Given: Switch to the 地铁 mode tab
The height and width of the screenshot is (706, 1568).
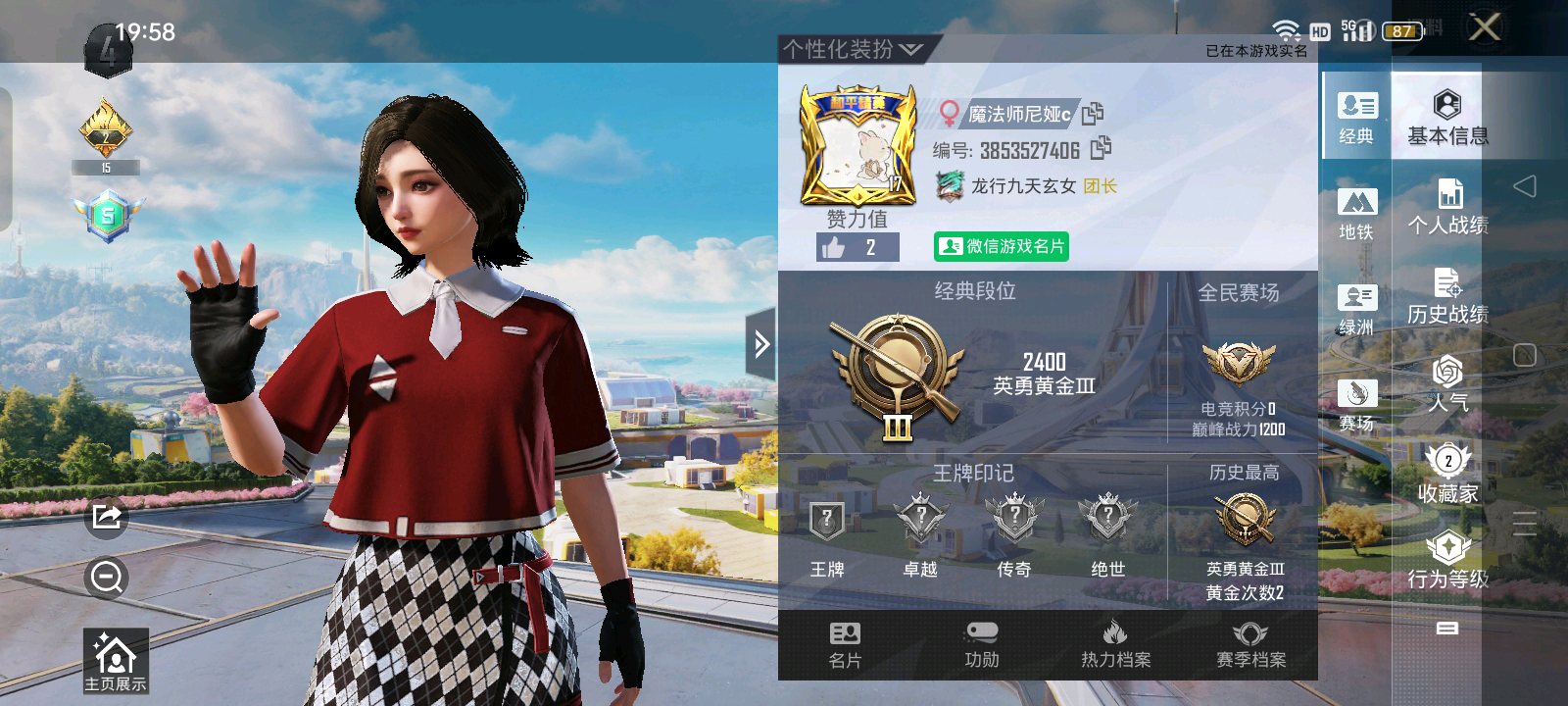Looking at the screenshot, I should [1356, 214].
